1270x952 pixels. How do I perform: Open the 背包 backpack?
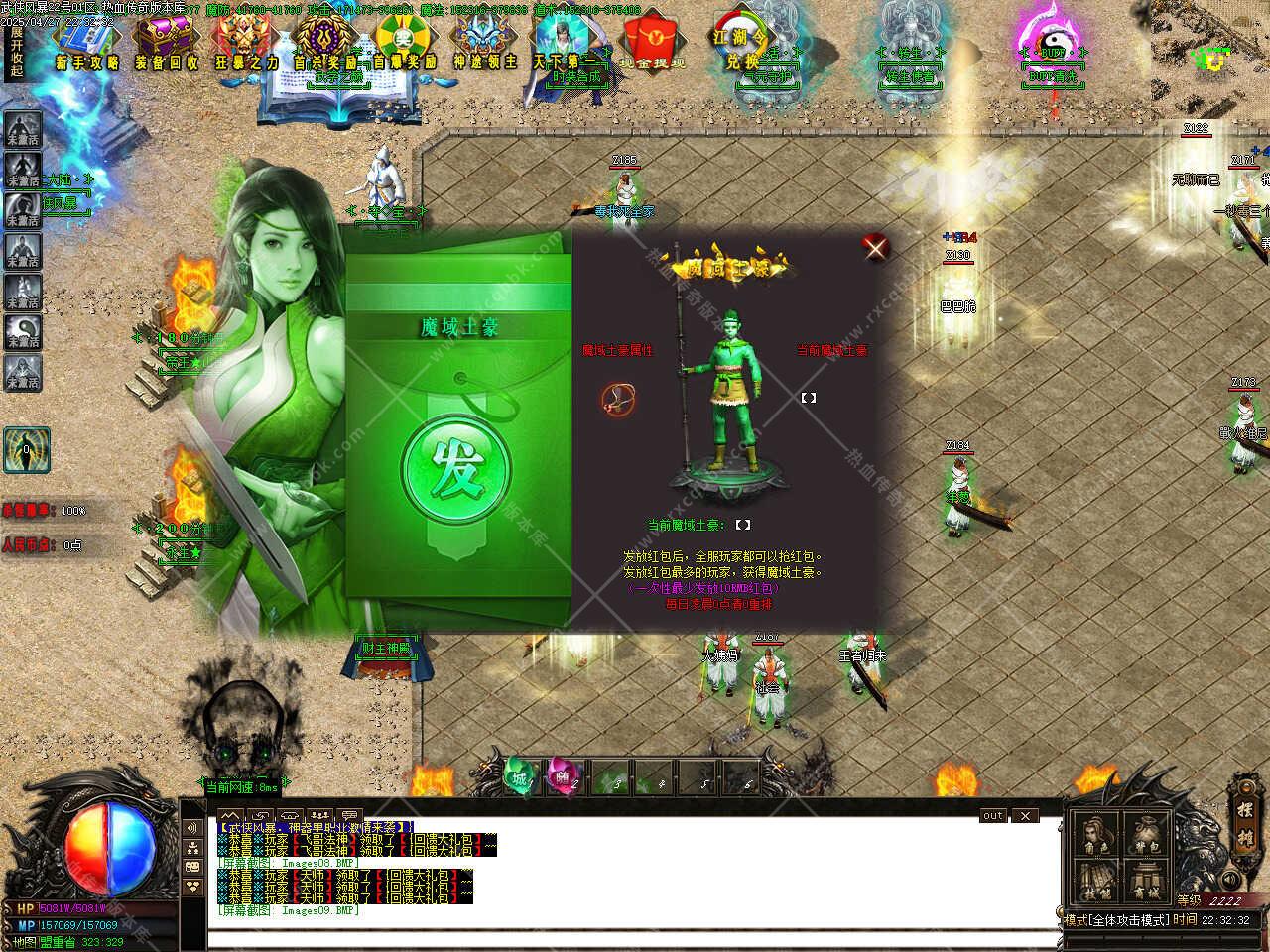1148,835
